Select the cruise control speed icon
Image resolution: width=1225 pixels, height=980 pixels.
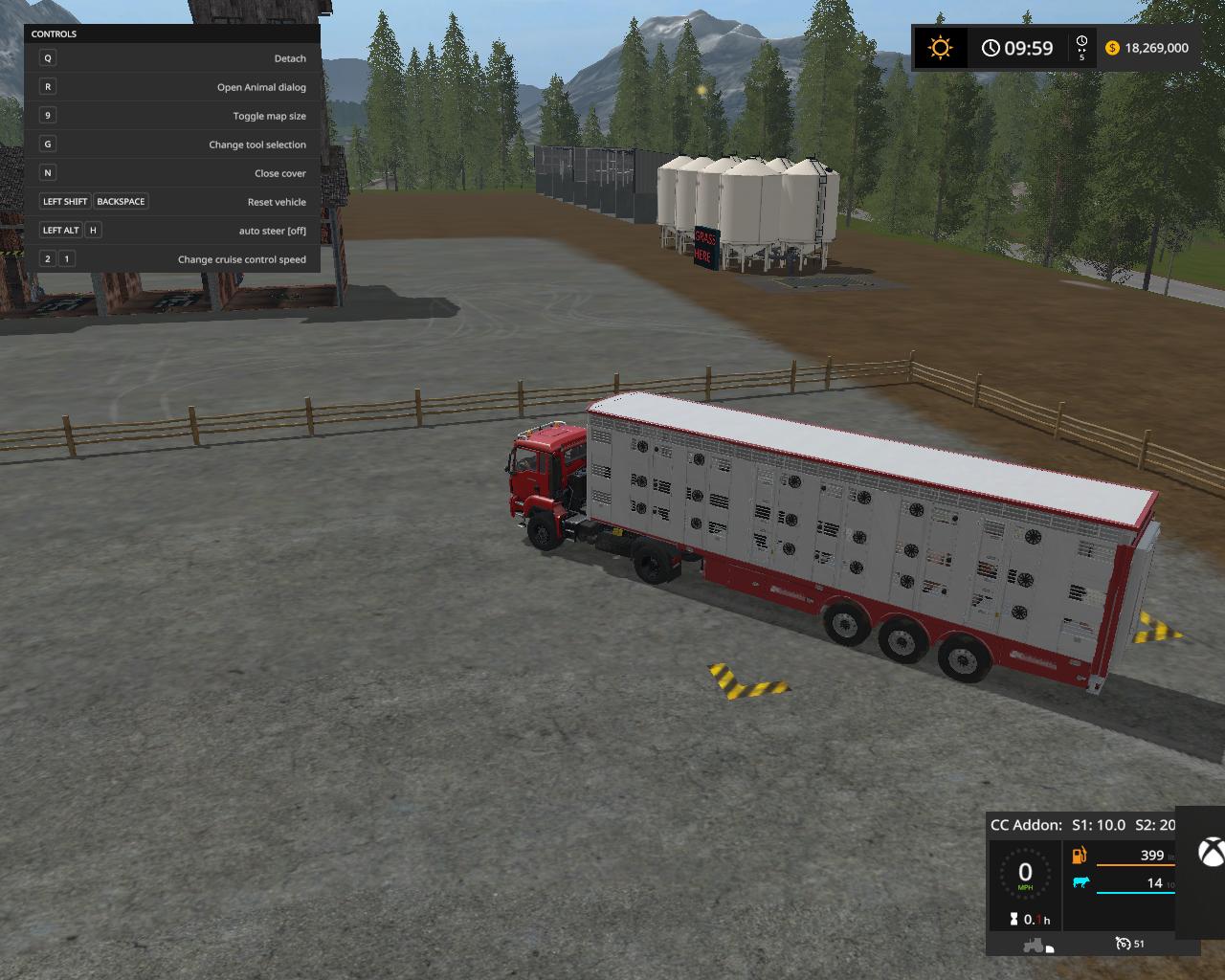1124,944
